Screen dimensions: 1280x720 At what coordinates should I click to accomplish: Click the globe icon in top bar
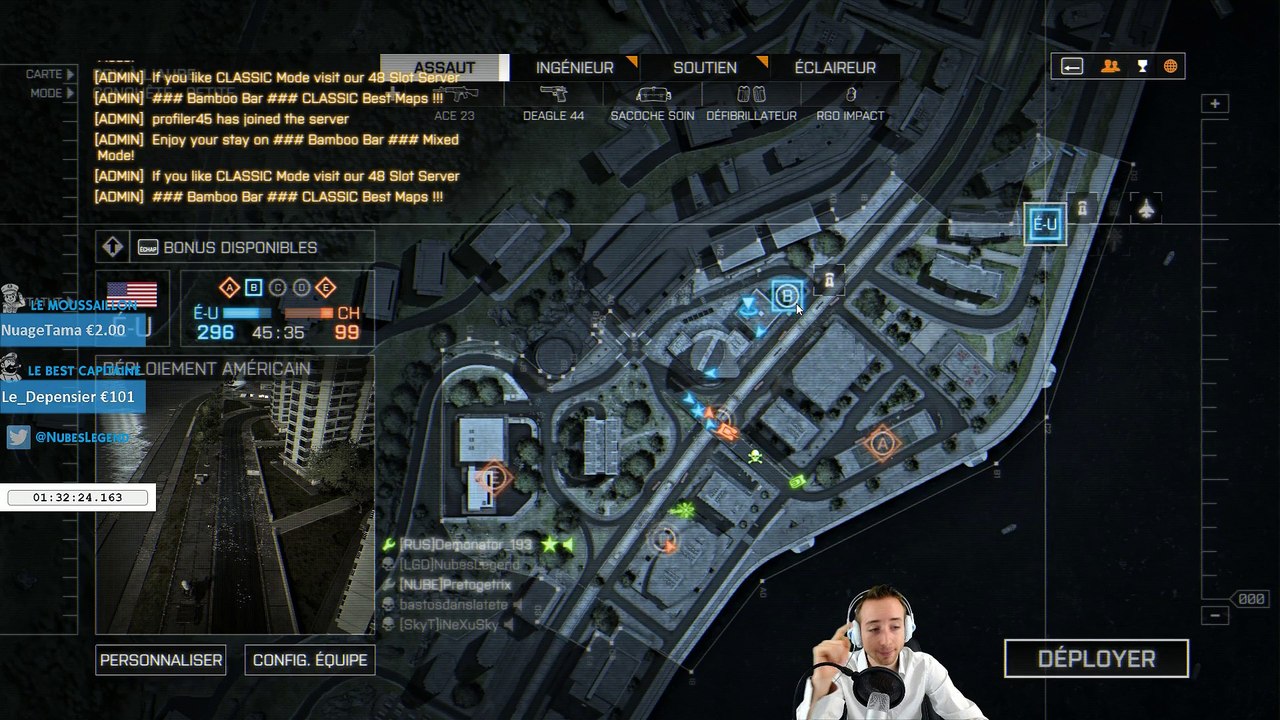tap(1170, 67)
